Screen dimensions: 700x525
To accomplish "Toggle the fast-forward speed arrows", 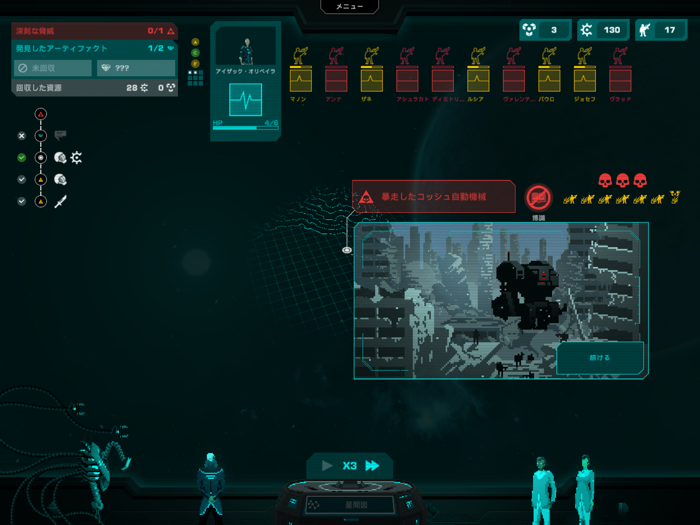I will (372, 465).
